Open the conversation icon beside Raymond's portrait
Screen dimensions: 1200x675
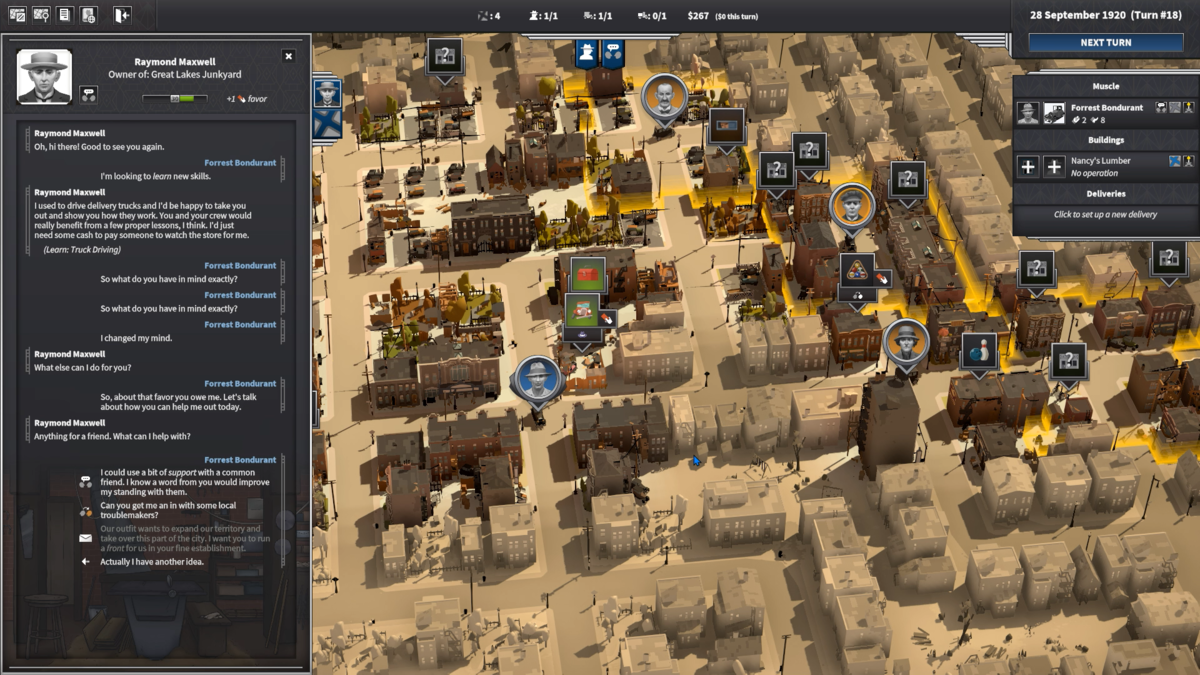[88, 95]
